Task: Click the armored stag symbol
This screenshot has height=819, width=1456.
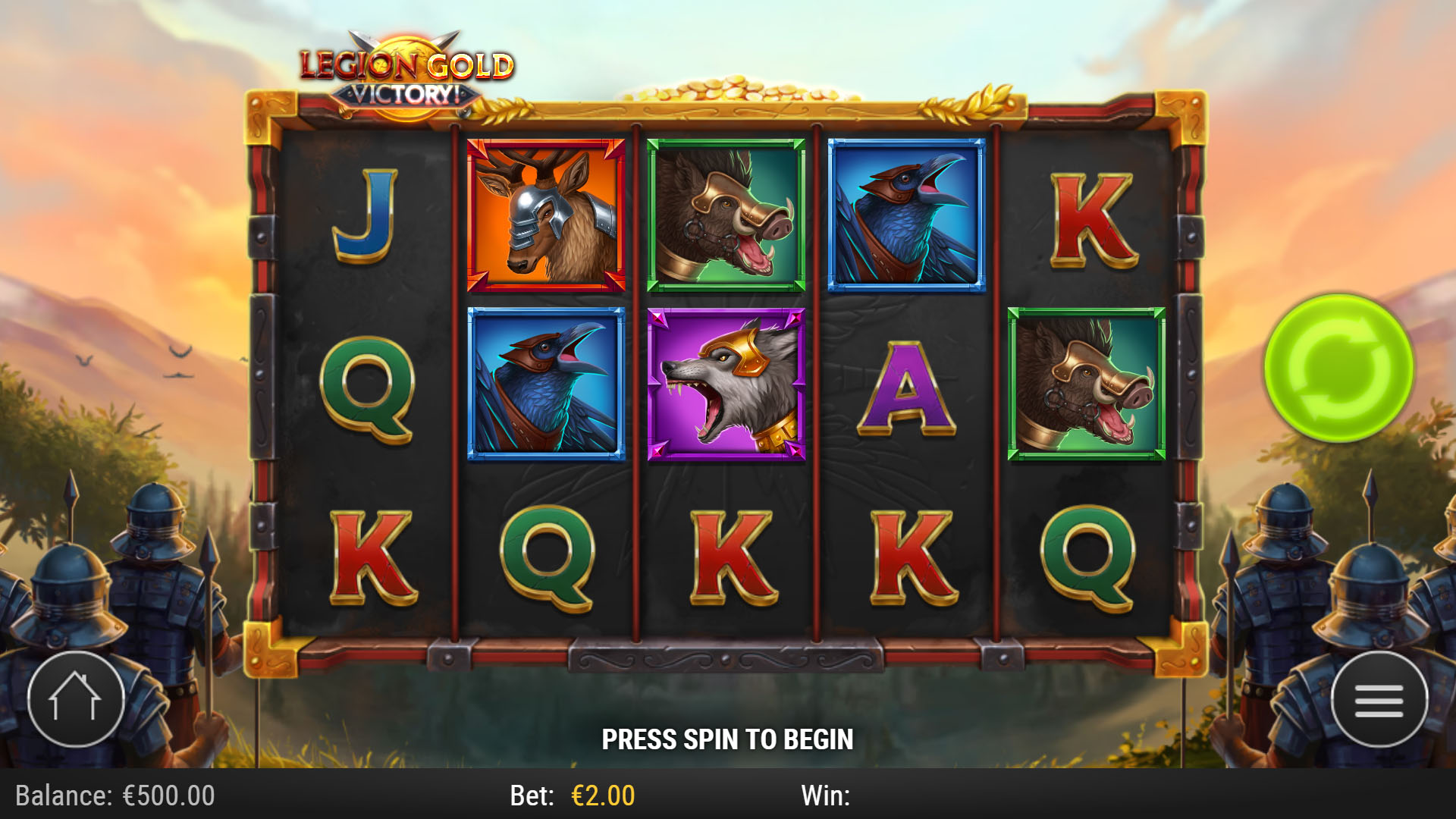Action: coord(548,213)
